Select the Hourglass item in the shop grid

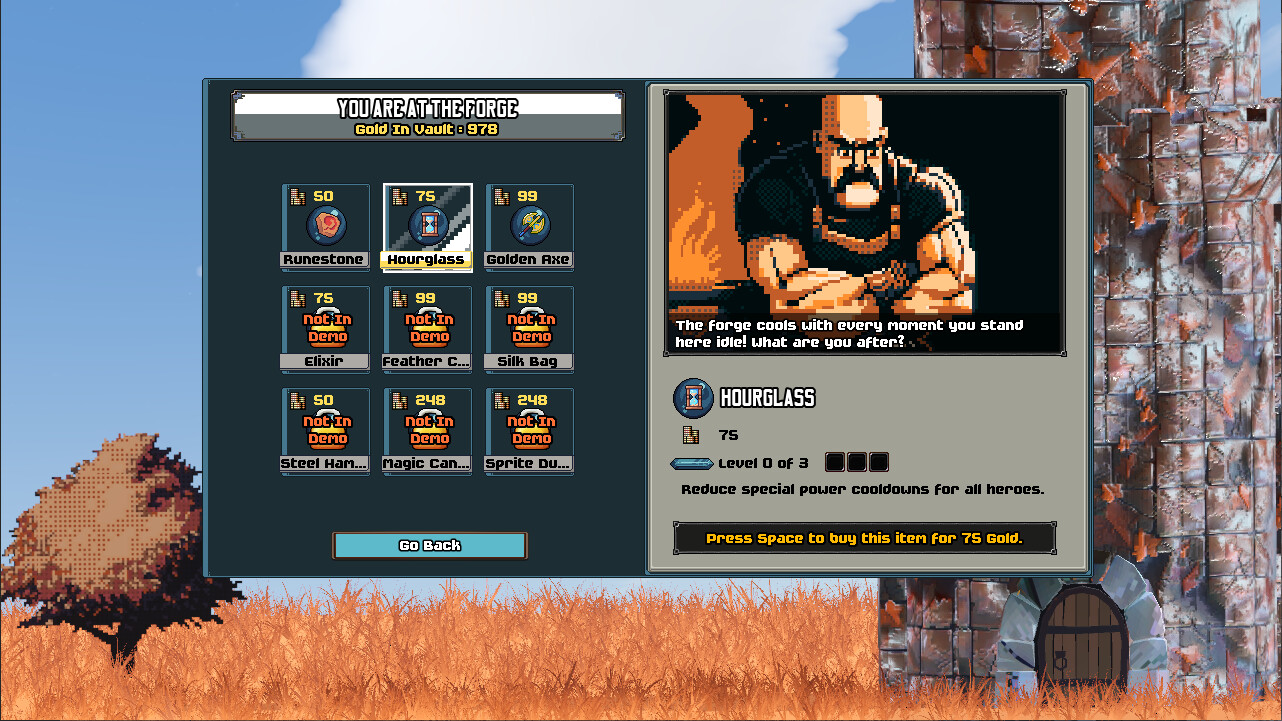[x=426, y=228]
